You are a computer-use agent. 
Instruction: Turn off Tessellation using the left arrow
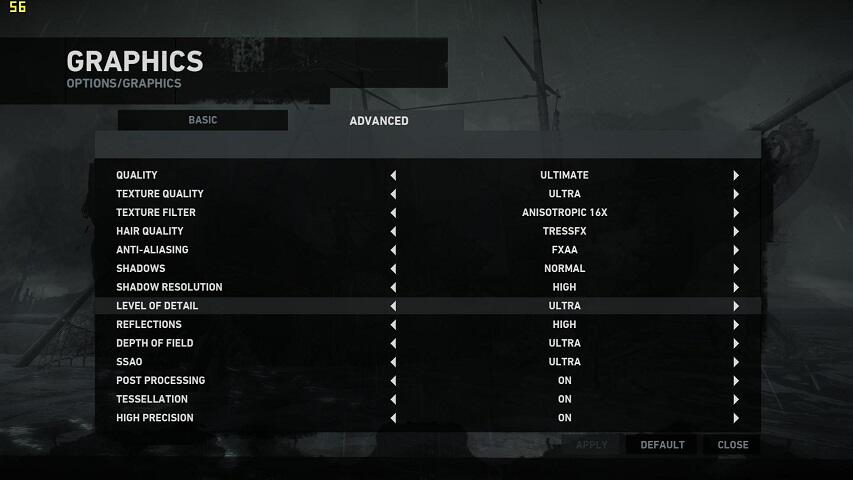tap(393, 400)
